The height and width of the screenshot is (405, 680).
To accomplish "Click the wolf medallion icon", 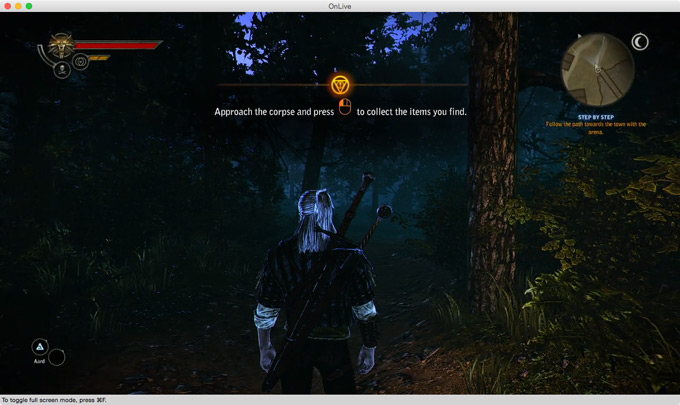I will 60,44.
